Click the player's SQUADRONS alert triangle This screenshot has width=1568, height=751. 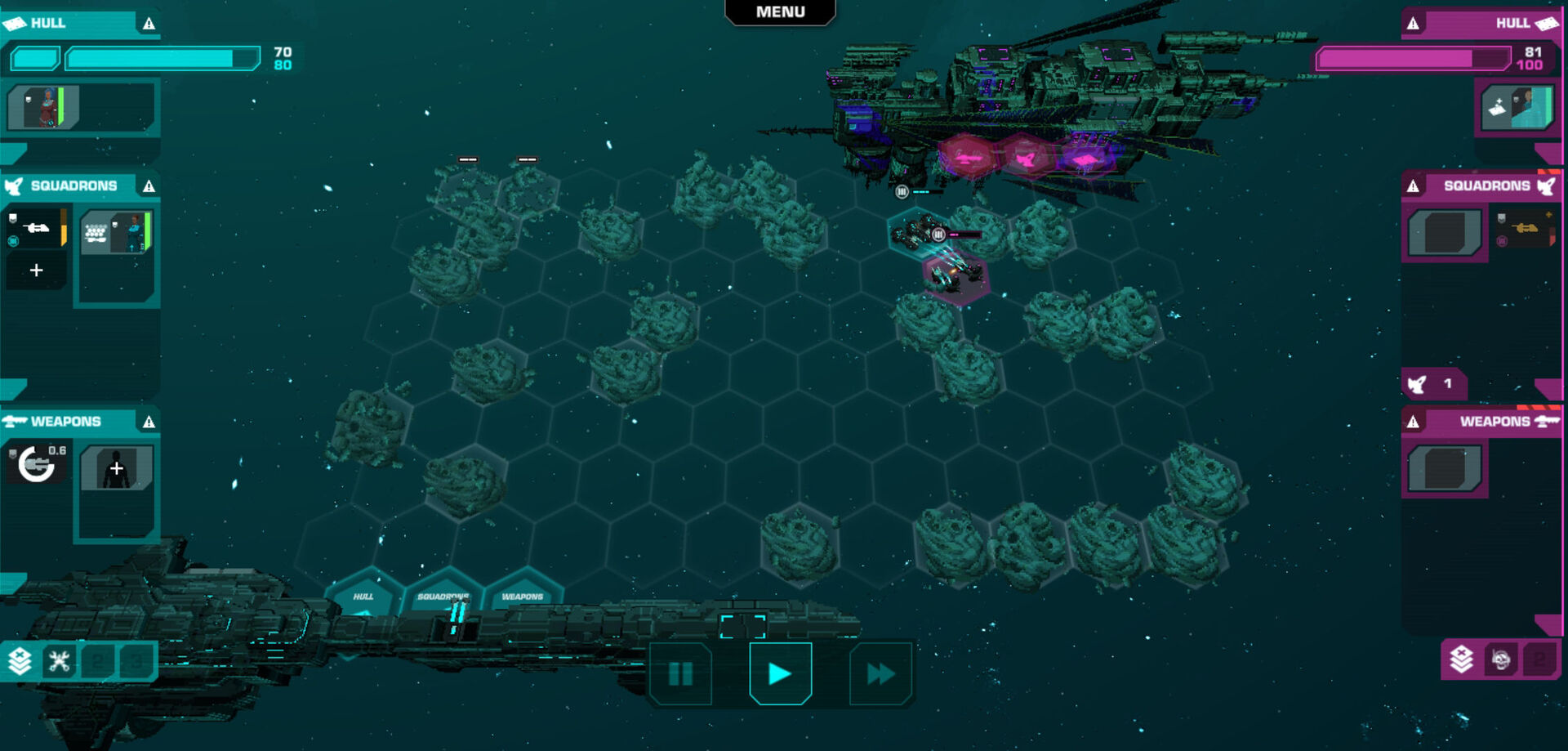click(x=149, y=186)
